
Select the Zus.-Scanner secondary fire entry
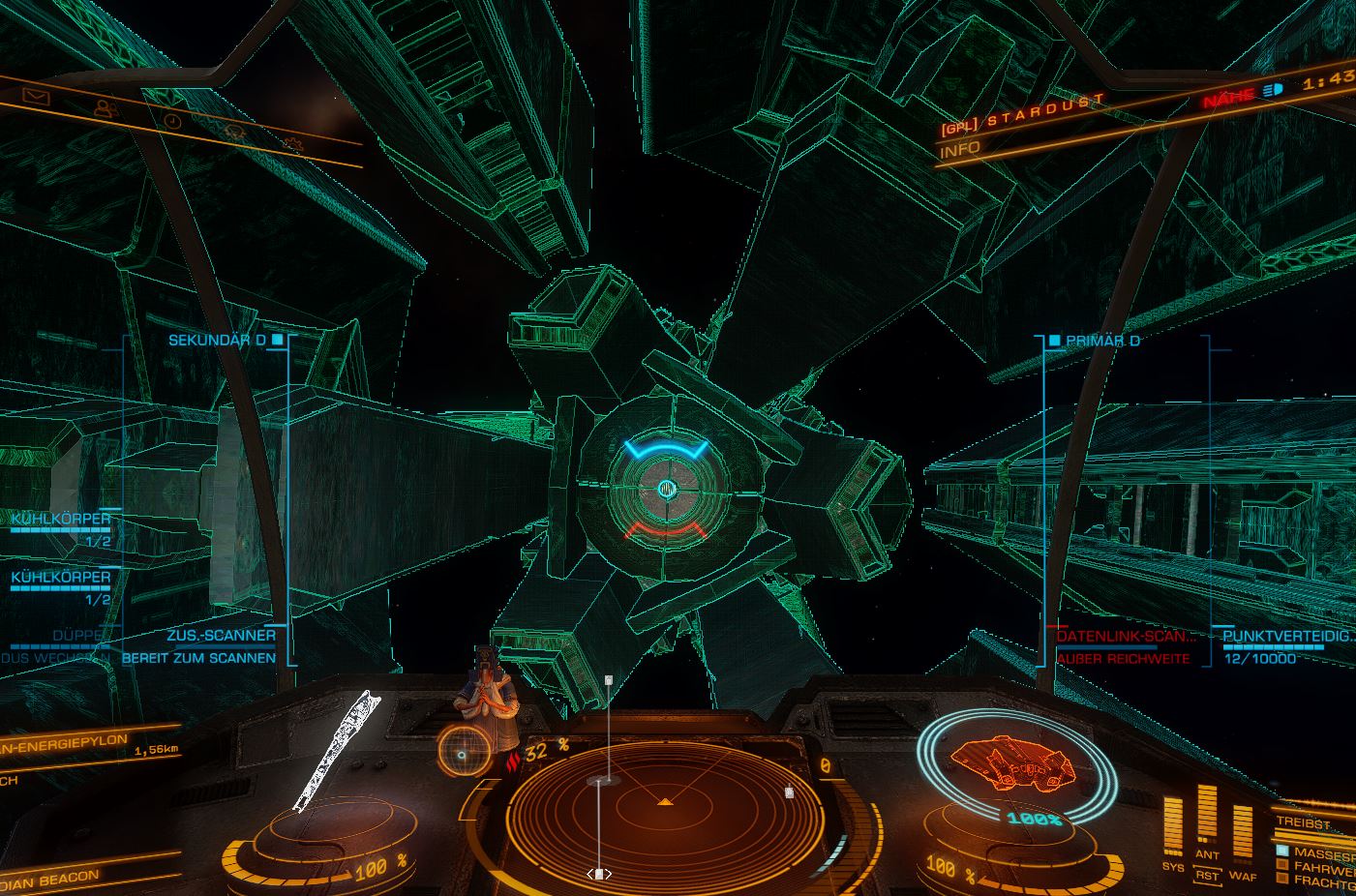point(221,636)
